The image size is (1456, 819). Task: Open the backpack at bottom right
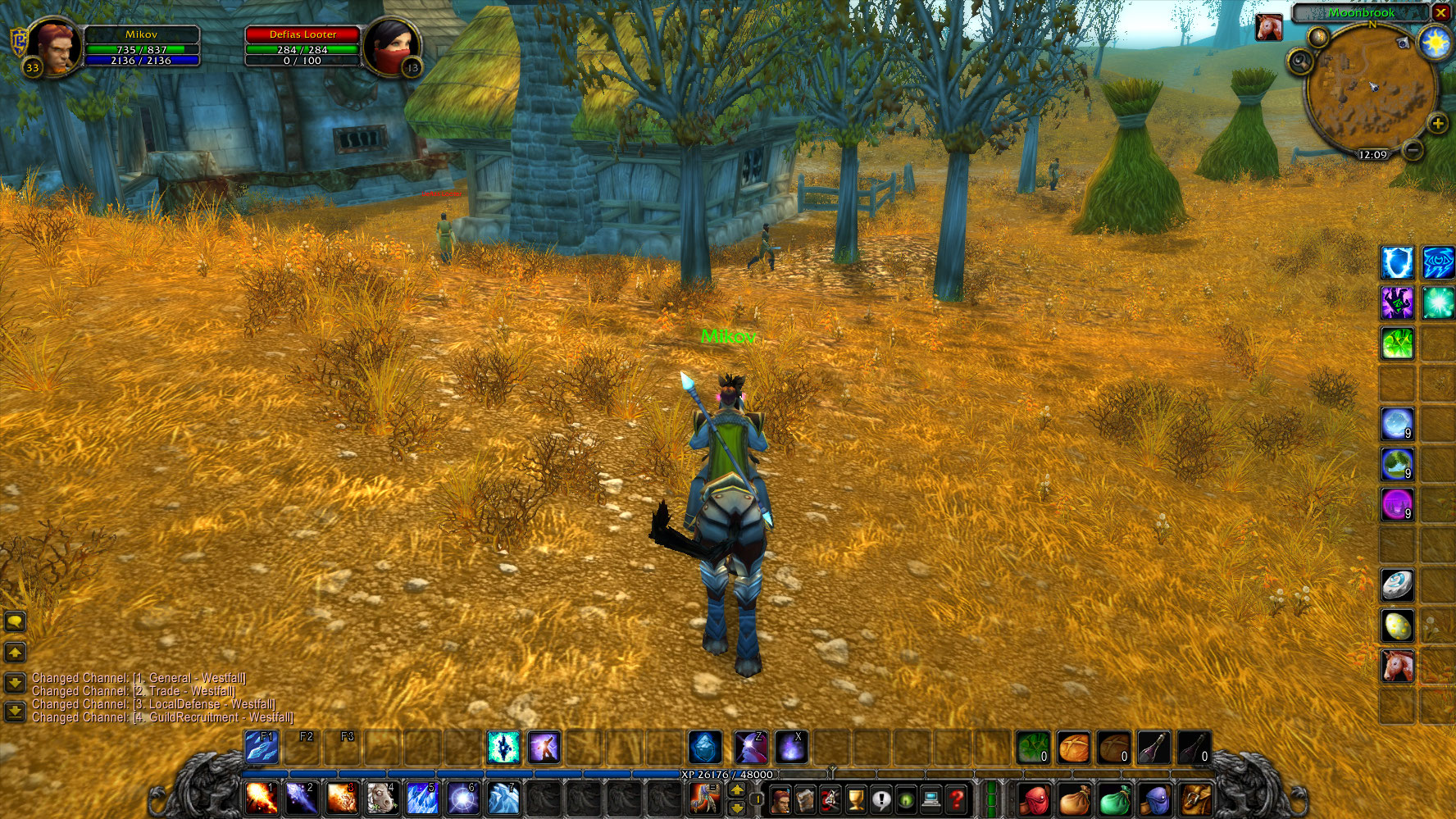click(1195, 799)
